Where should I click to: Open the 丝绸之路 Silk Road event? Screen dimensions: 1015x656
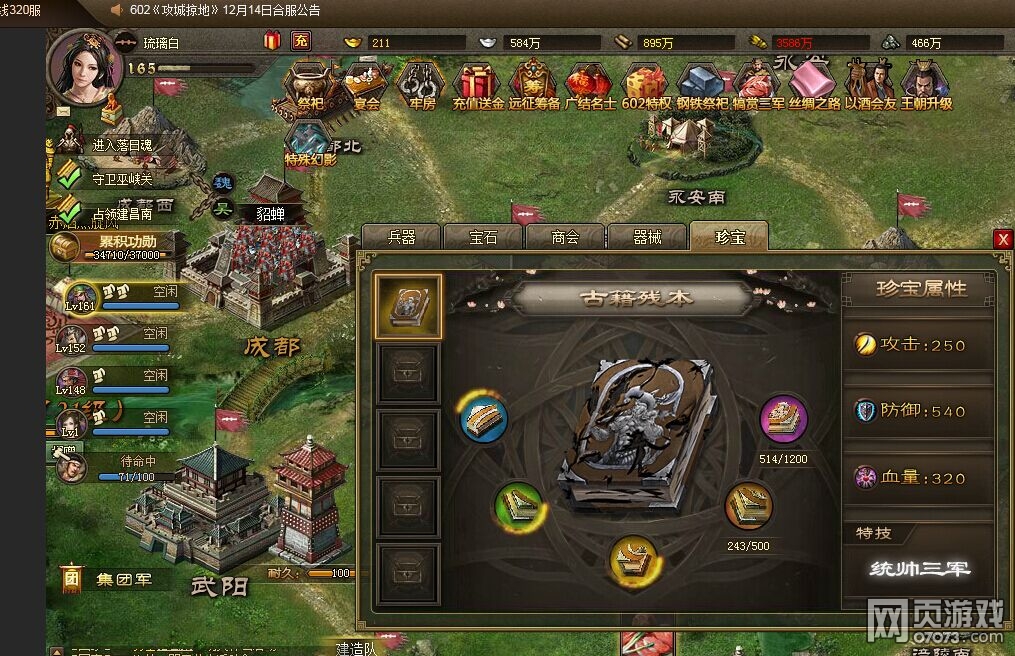tap(814, 84)
